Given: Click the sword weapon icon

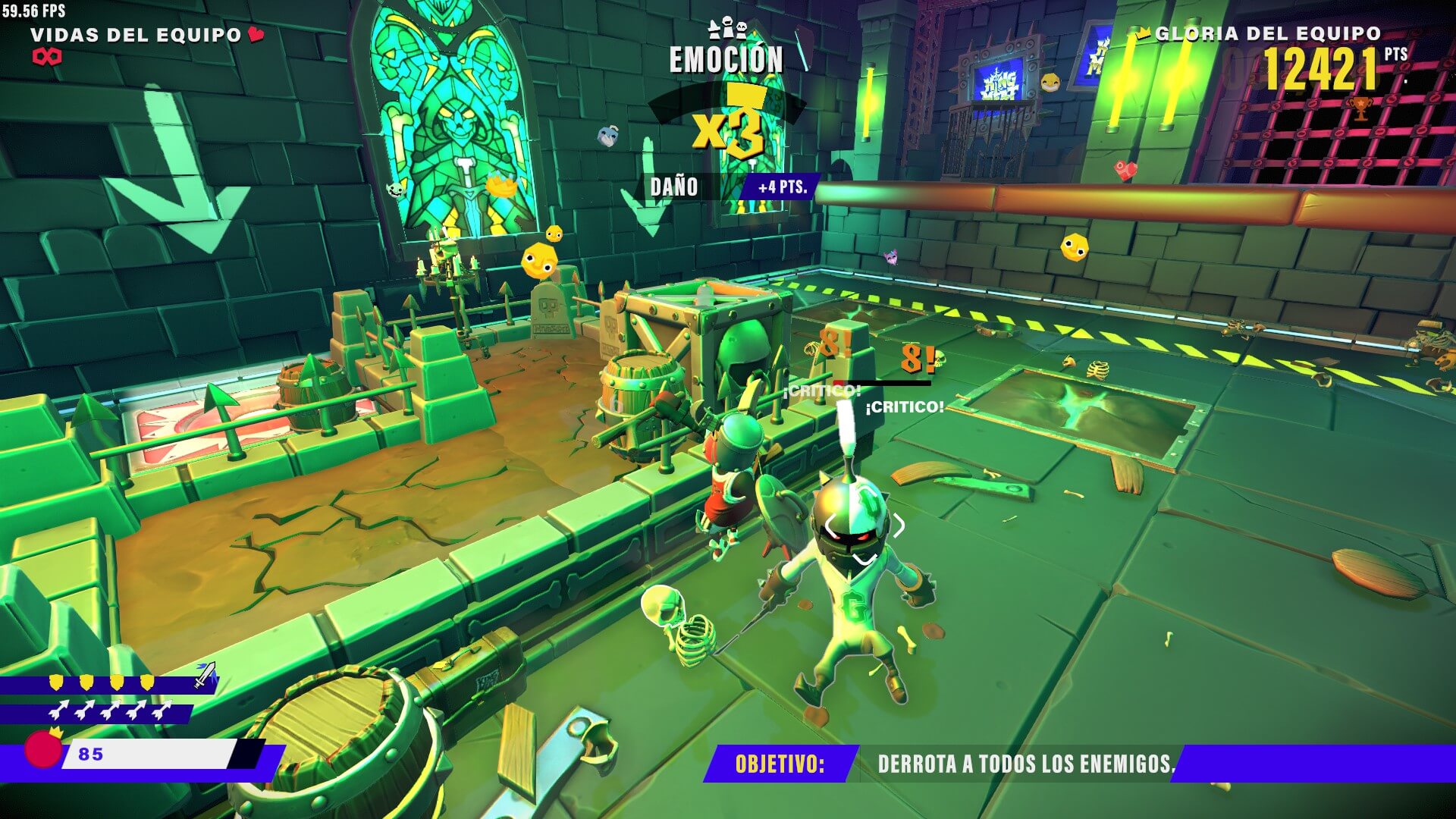Looking at the screenshot, I should click(205, 673).
